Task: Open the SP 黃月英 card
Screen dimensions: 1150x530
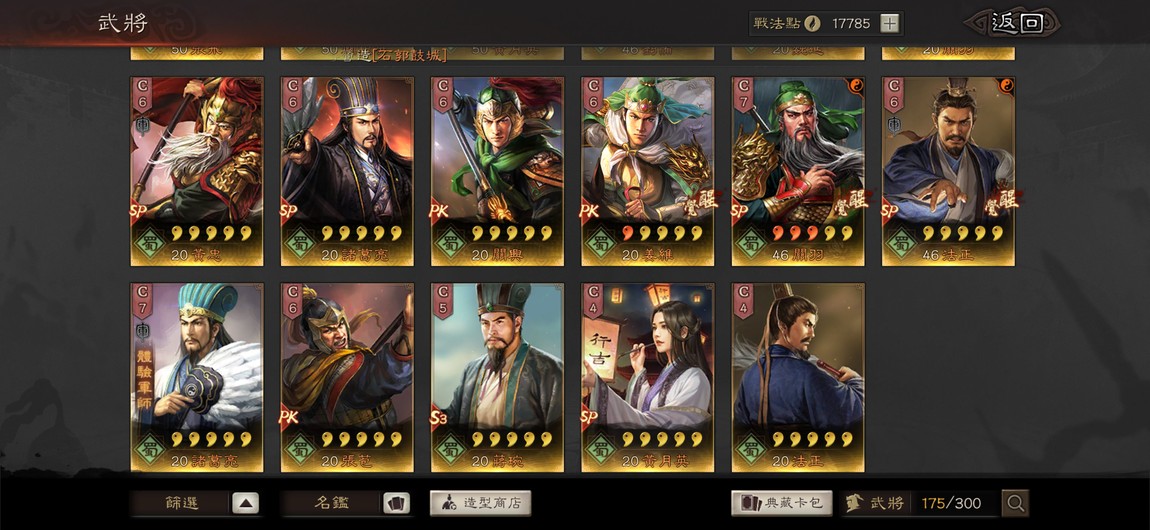Action: 648,376
